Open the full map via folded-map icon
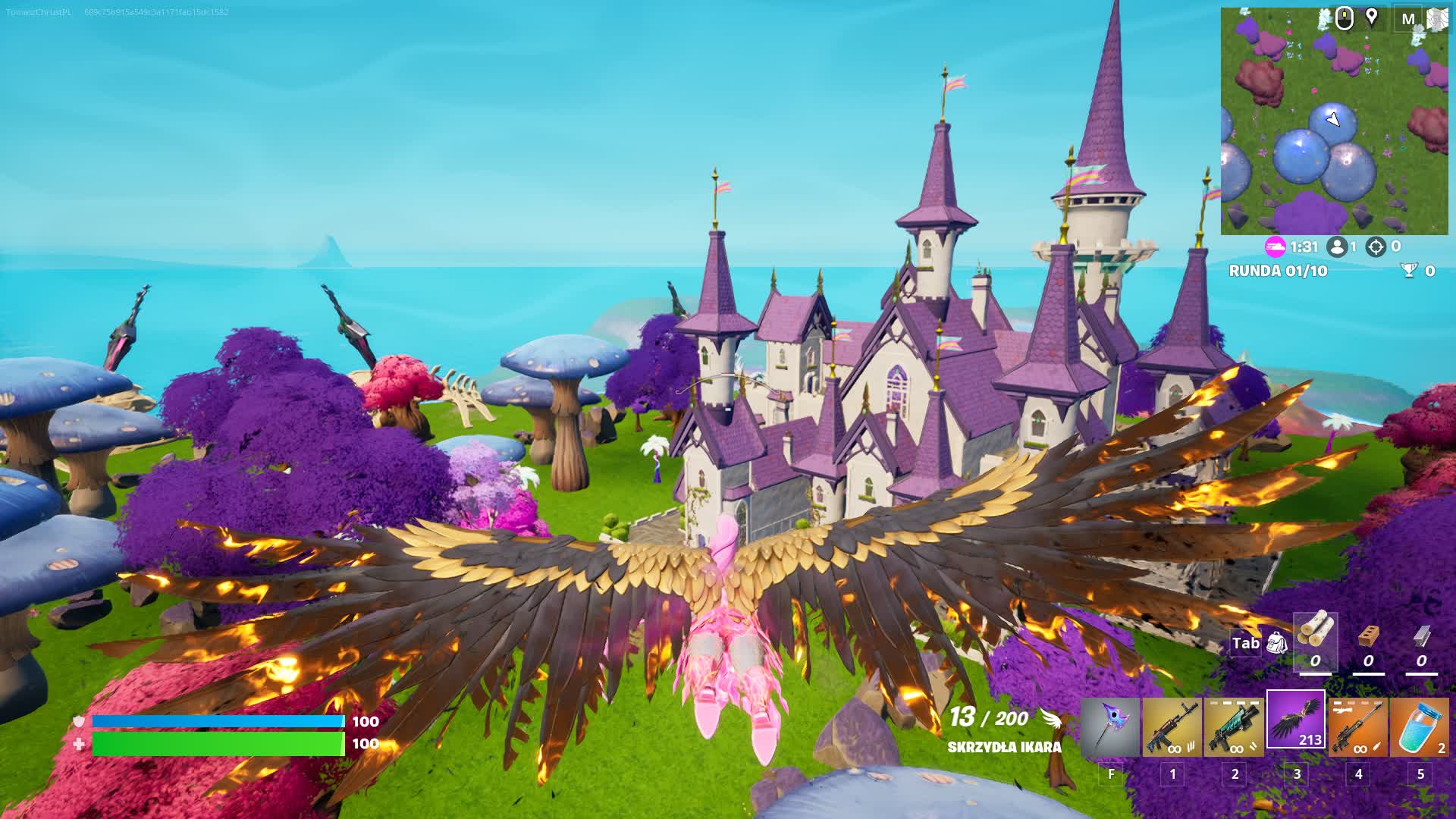The image size is (1456, 819). (x=1437, y=19)
